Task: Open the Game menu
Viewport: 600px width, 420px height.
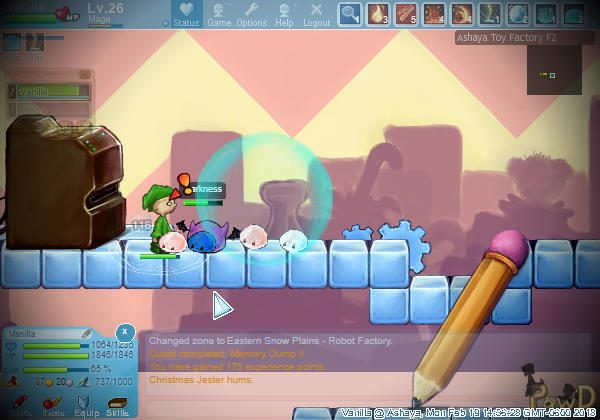Action: 219,14
